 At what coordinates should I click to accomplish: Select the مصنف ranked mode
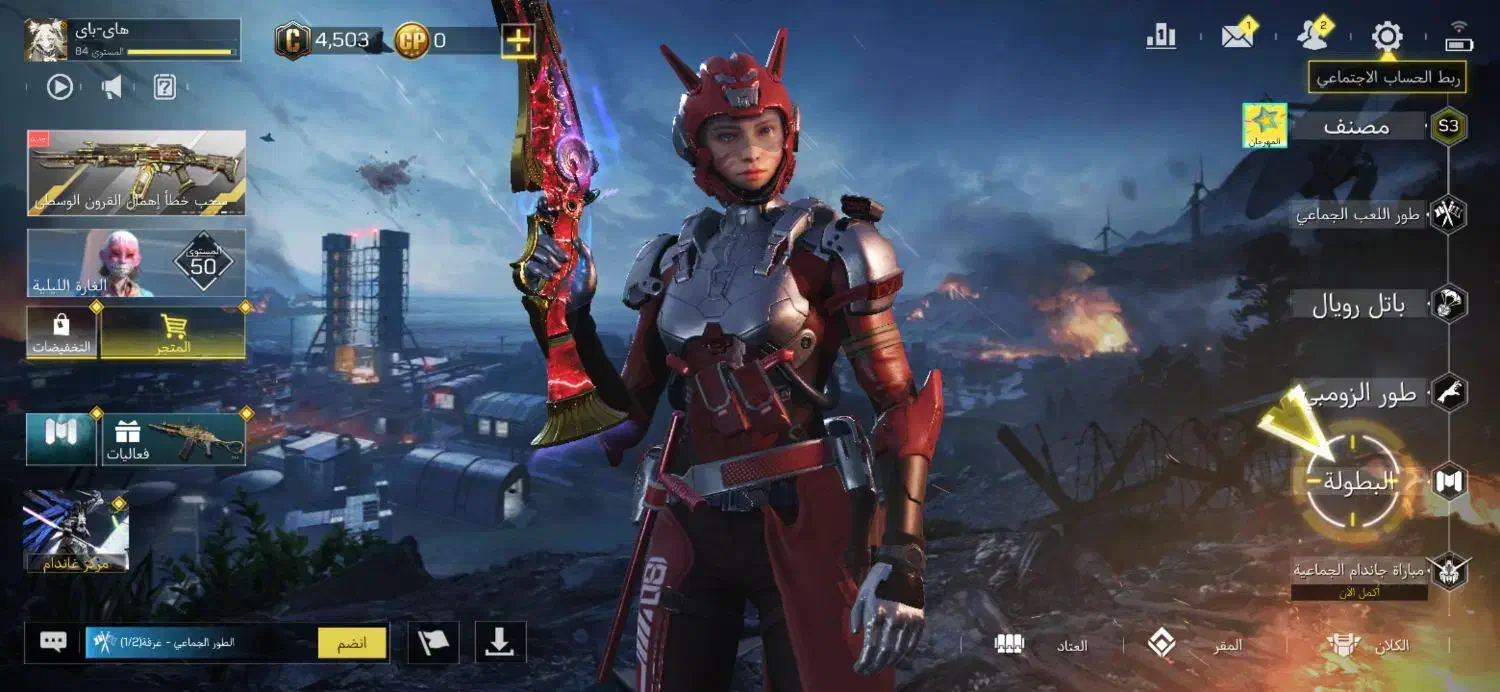[1358, 127]
